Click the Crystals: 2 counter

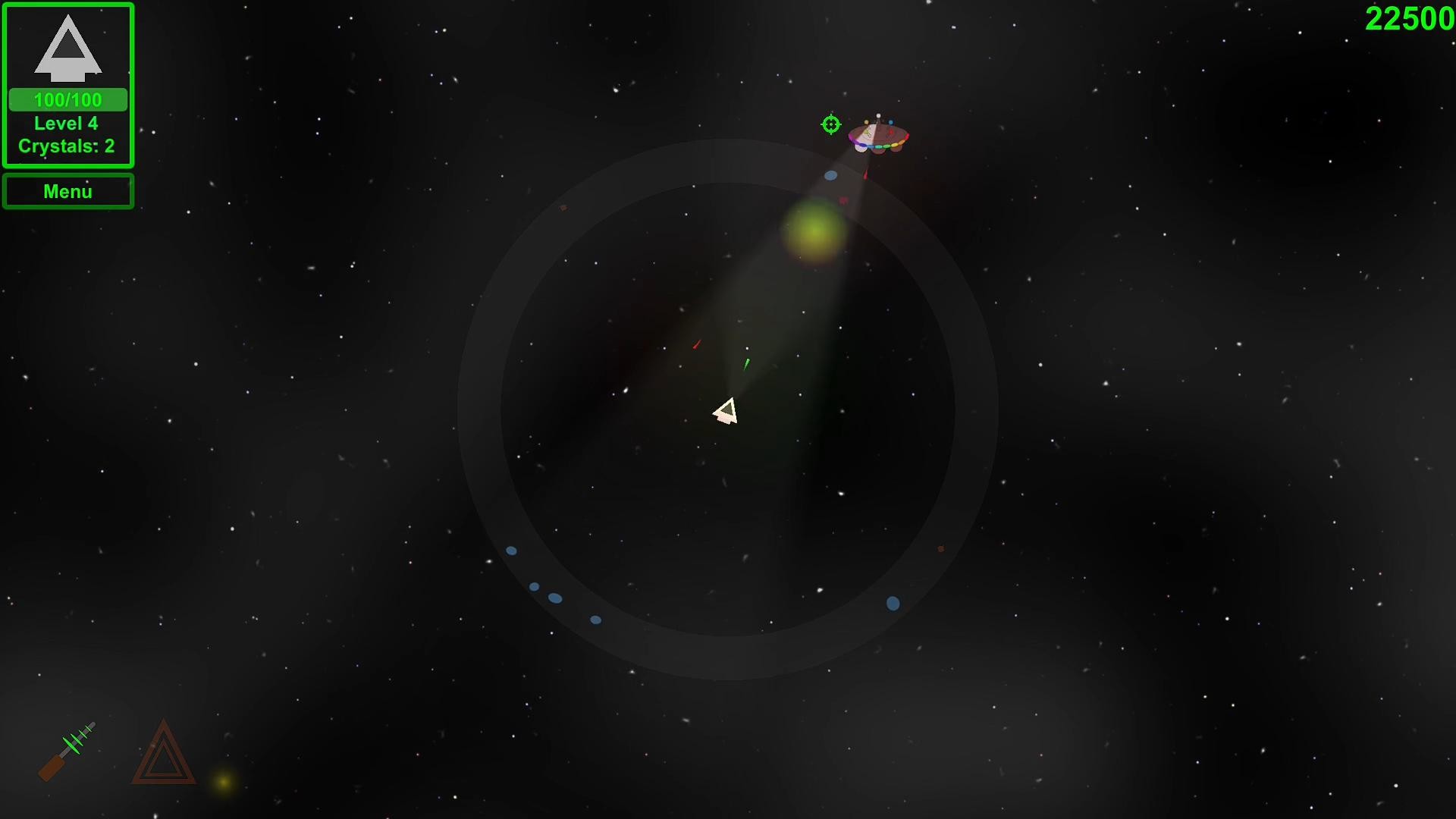[x=67, y=146]
